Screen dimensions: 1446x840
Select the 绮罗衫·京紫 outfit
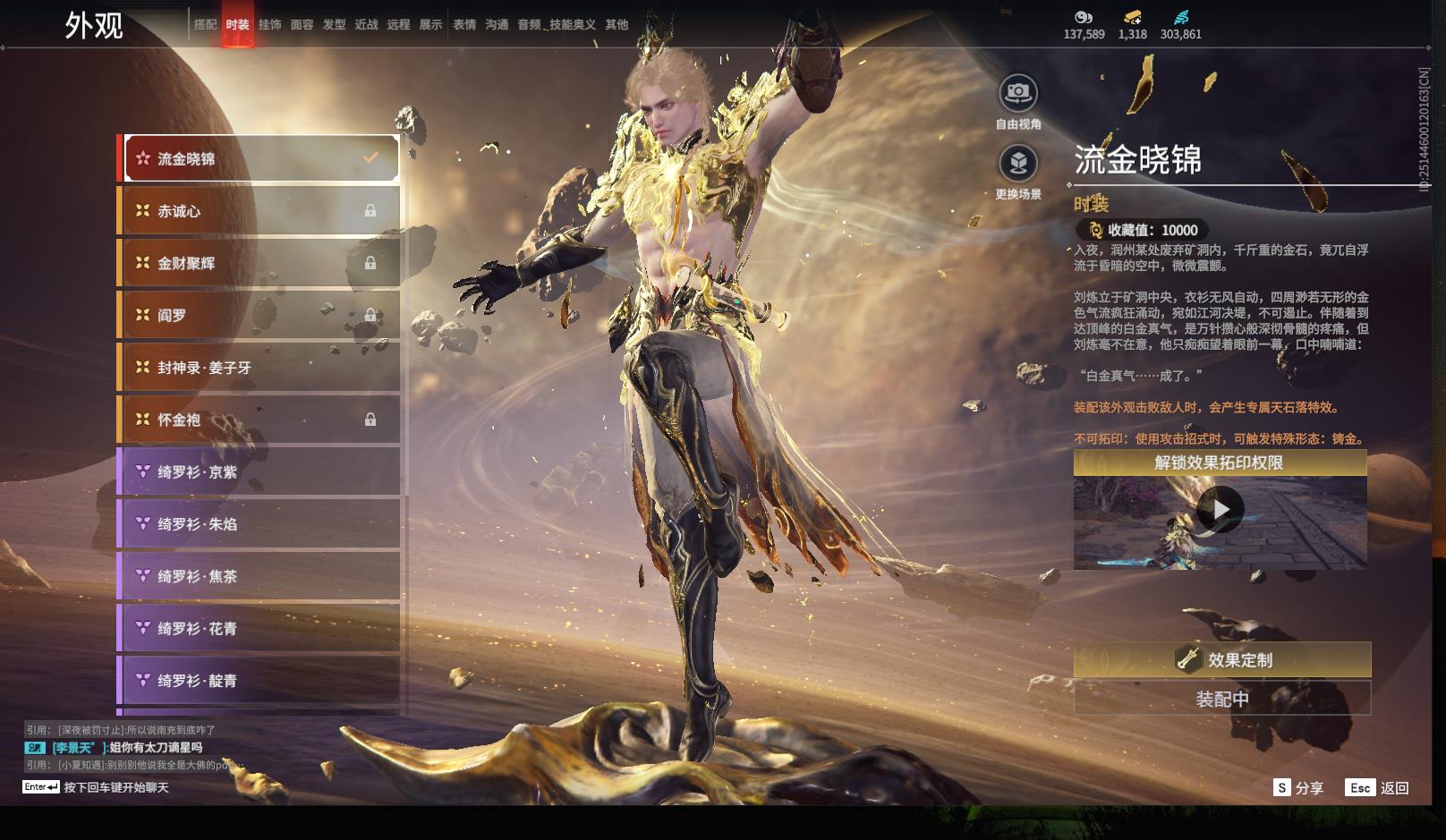(259, 471)
